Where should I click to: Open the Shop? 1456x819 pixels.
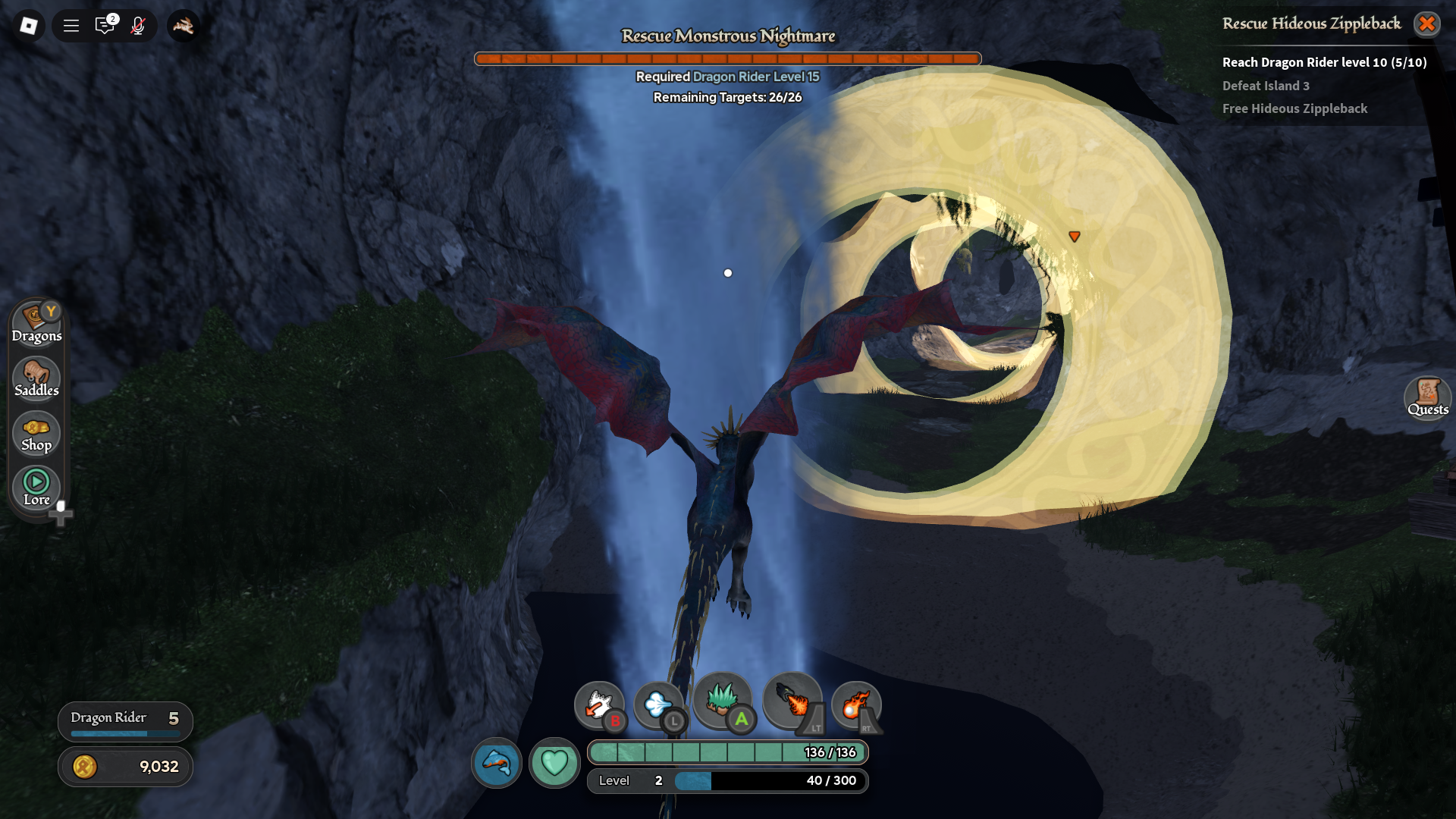[x=36, y=434]
